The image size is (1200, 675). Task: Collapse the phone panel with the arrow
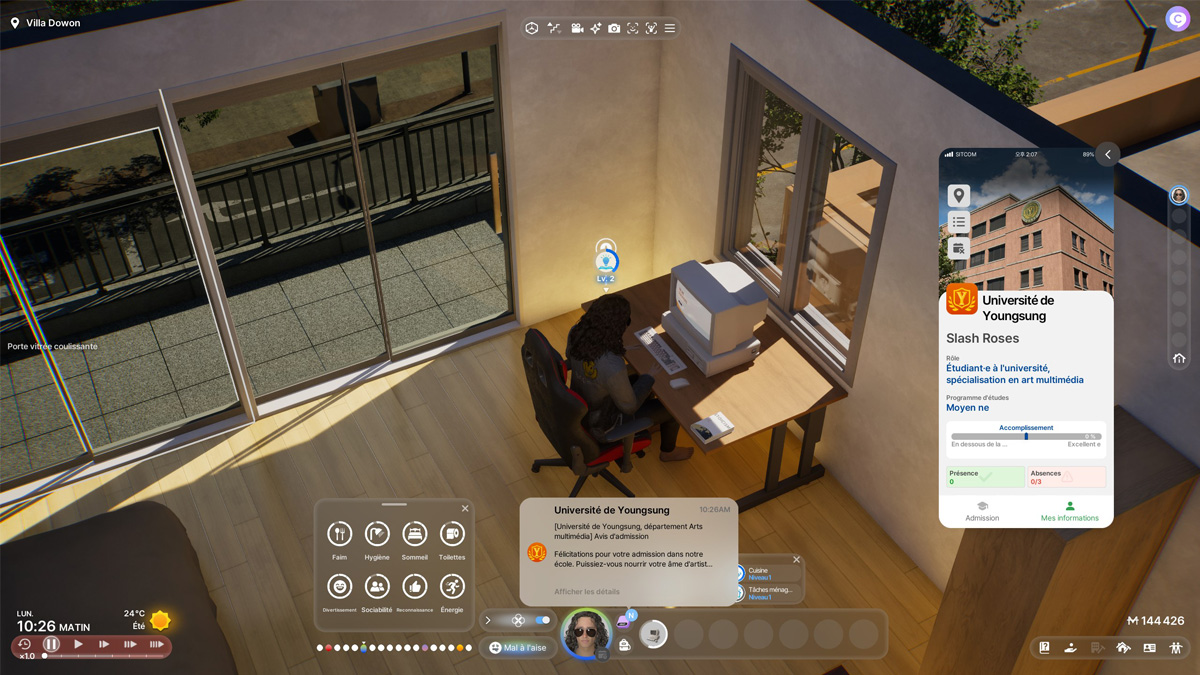[x=1107, y=154]
